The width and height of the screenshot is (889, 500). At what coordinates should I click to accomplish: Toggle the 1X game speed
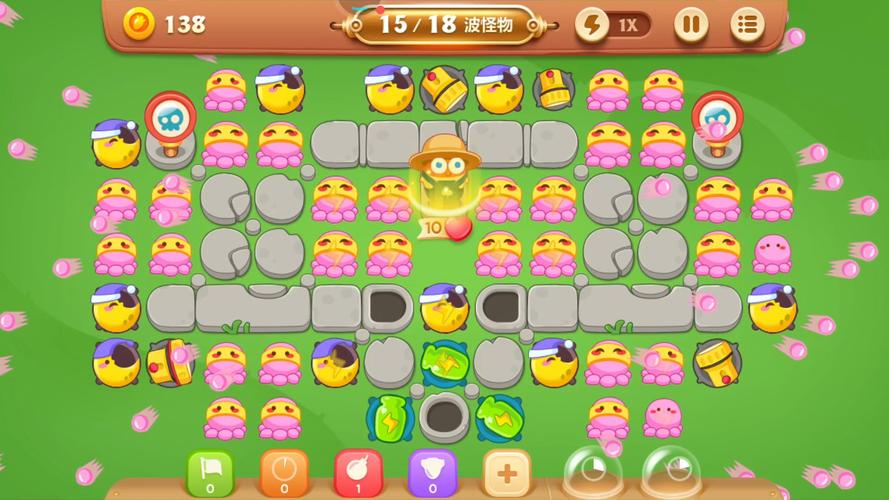point(613,25)
